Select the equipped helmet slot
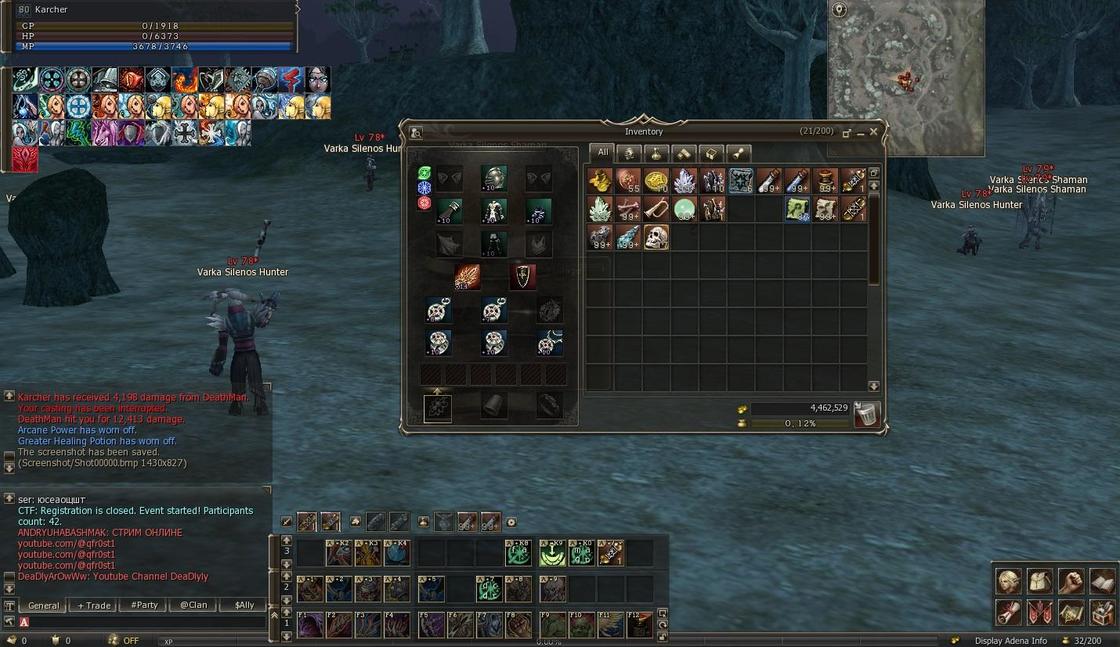Viewport: 1120px width, 647px height. [x=494, y=178]
